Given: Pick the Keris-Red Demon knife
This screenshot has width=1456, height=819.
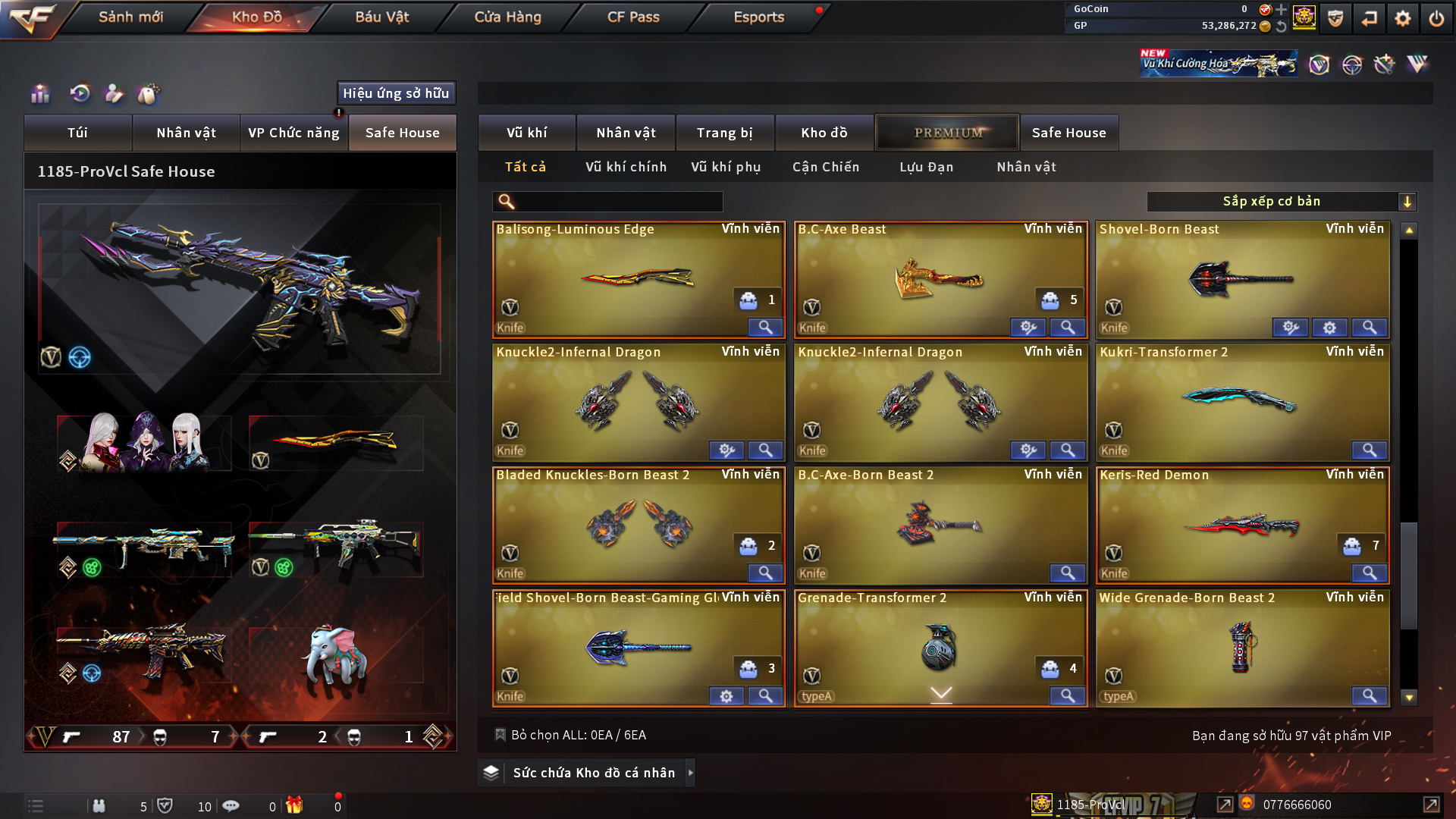Looking at the screenshot, I should 1241,524.
